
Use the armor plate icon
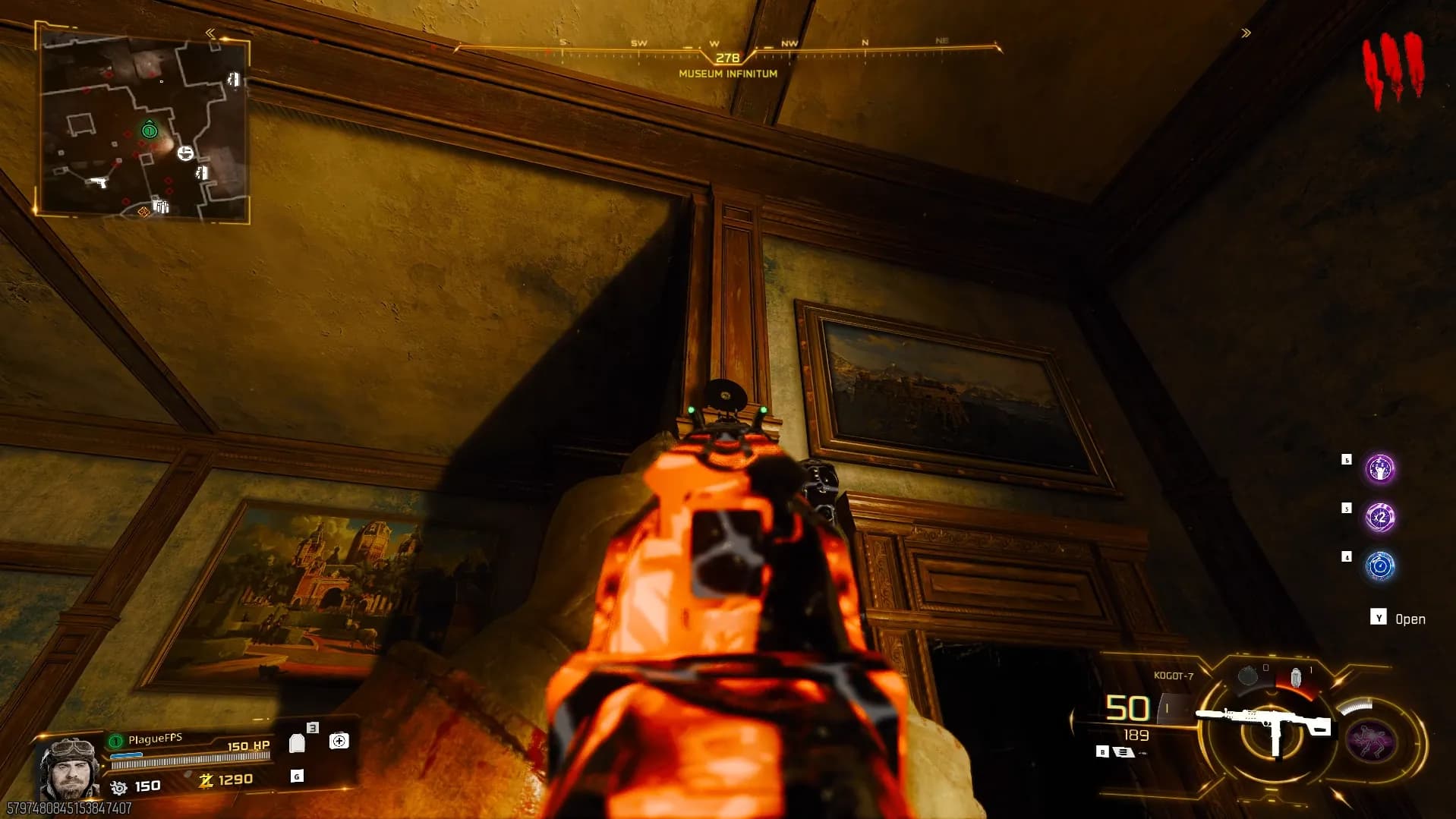[x=298, y=743]
